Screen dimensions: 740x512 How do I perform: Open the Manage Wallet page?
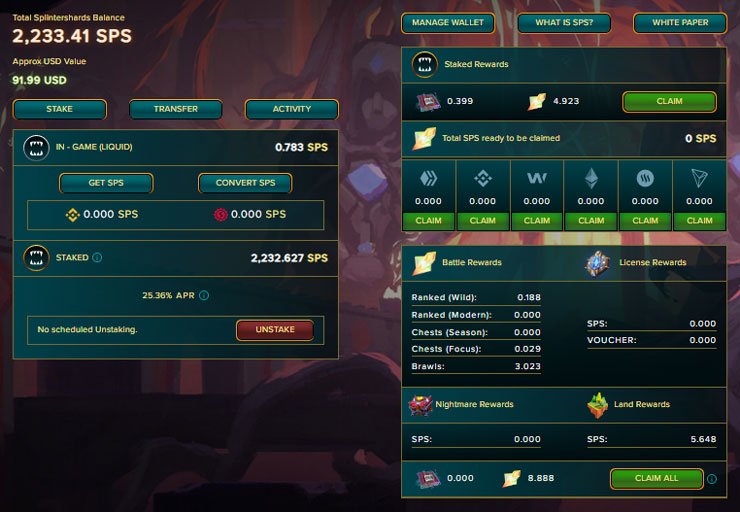coord(447,23)
